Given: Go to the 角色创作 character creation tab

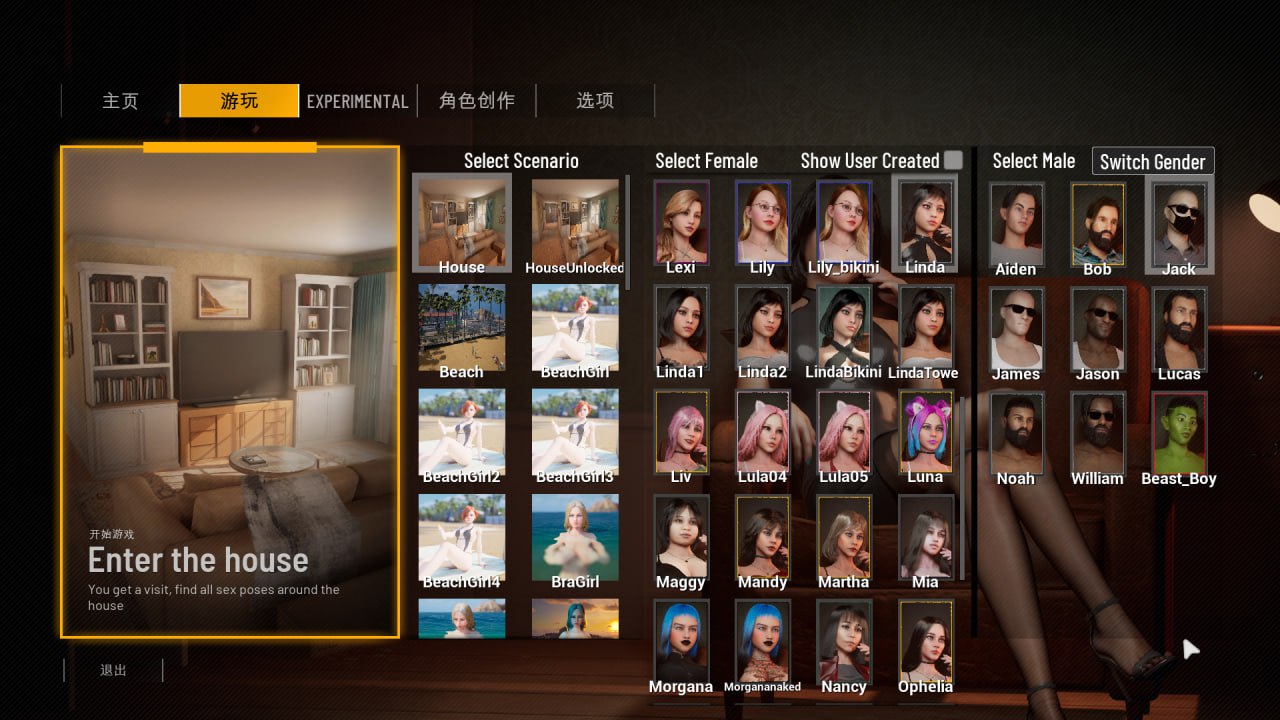Looking at the screenshot, I should (477, 101).
